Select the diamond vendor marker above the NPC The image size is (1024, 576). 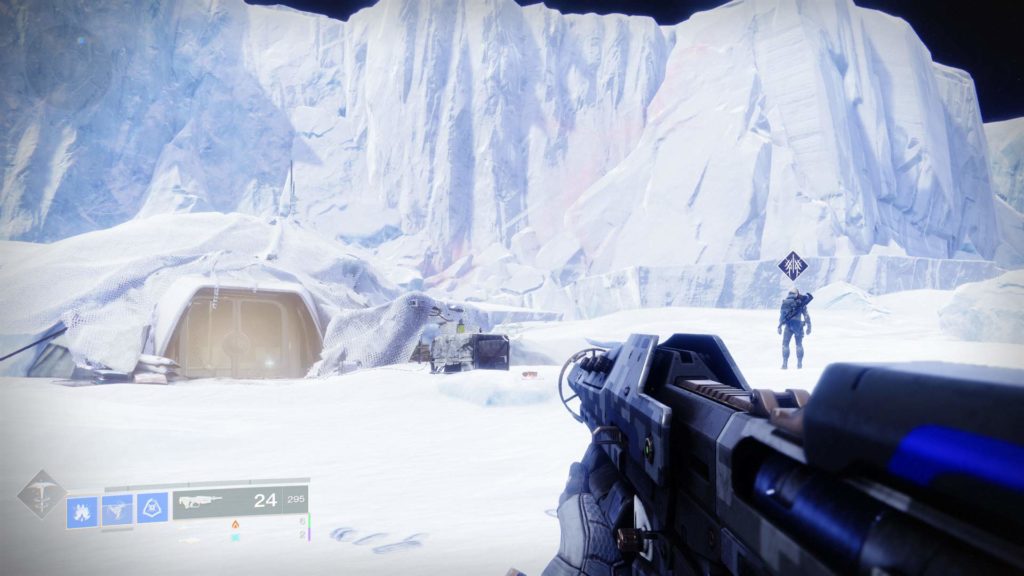coord(793,267)
